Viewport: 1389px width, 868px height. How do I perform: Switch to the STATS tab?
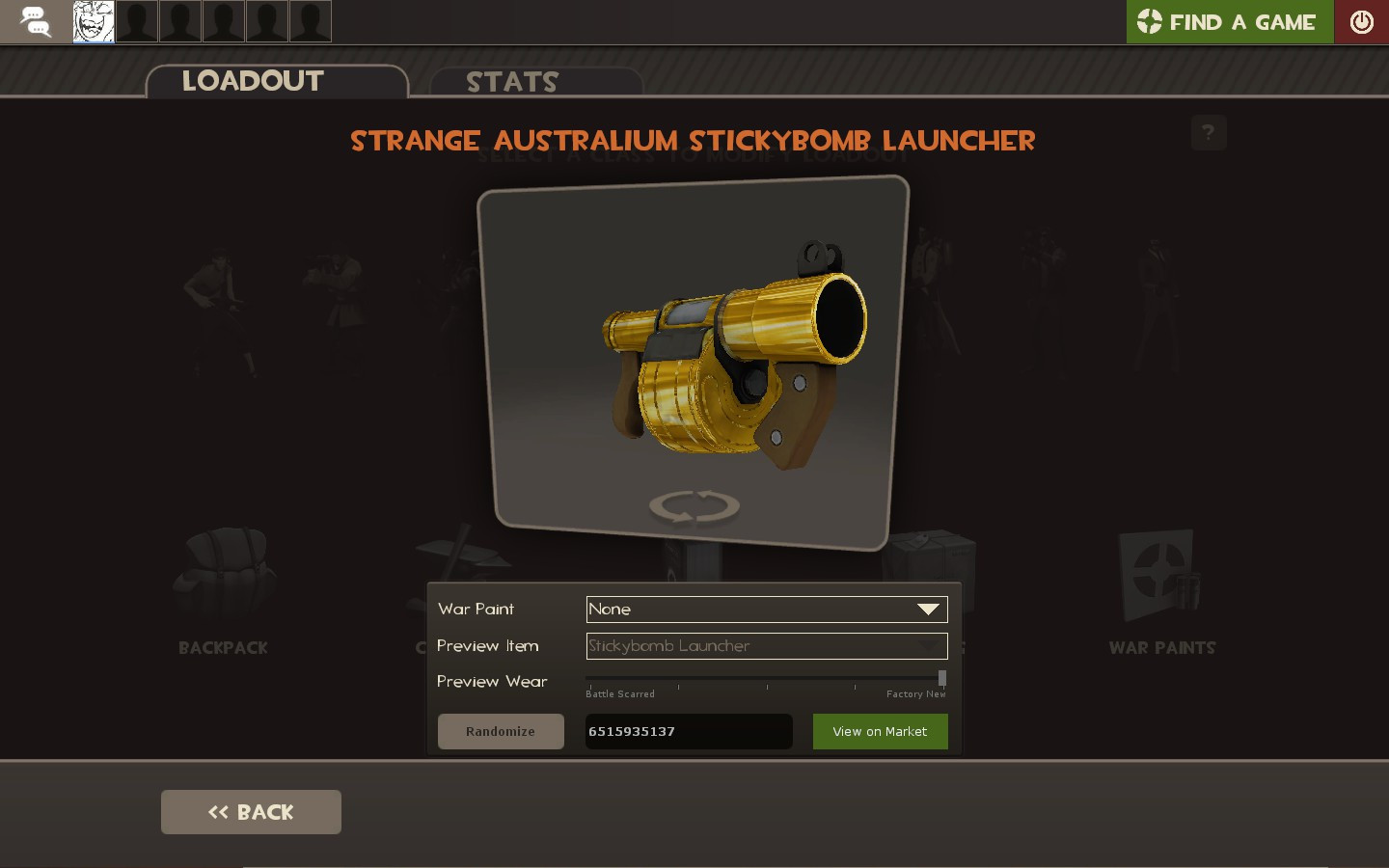tap(511, 82)
